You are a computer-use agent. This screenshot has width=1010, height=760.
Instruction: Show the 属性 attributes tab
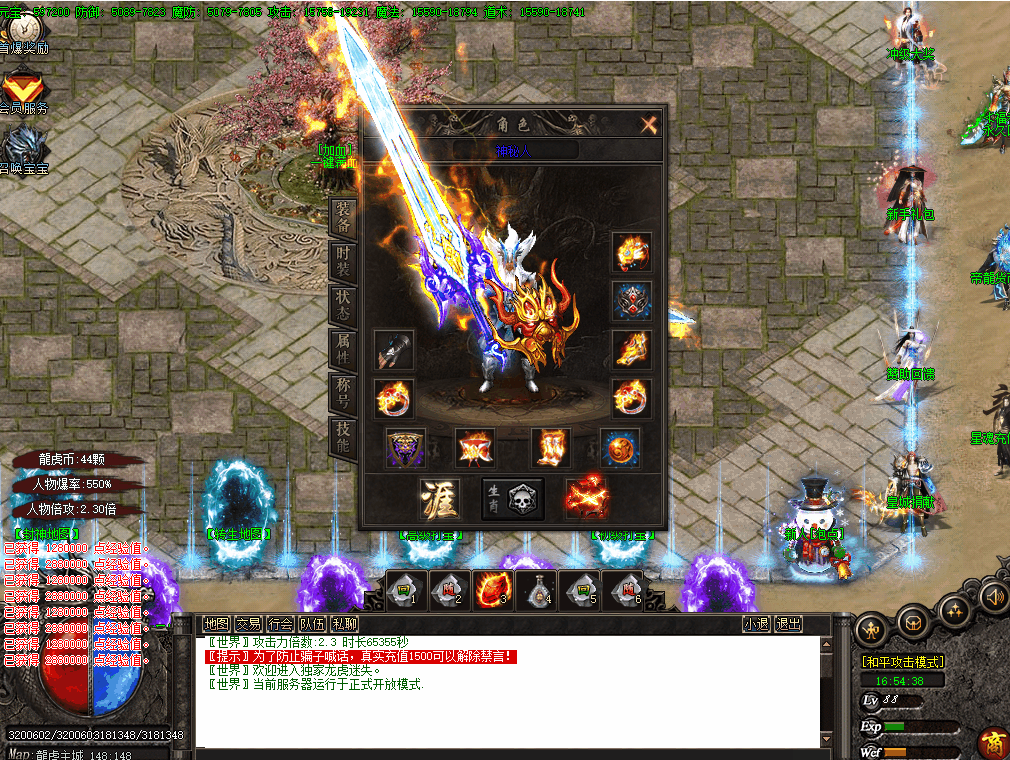[x=342, y=349]
